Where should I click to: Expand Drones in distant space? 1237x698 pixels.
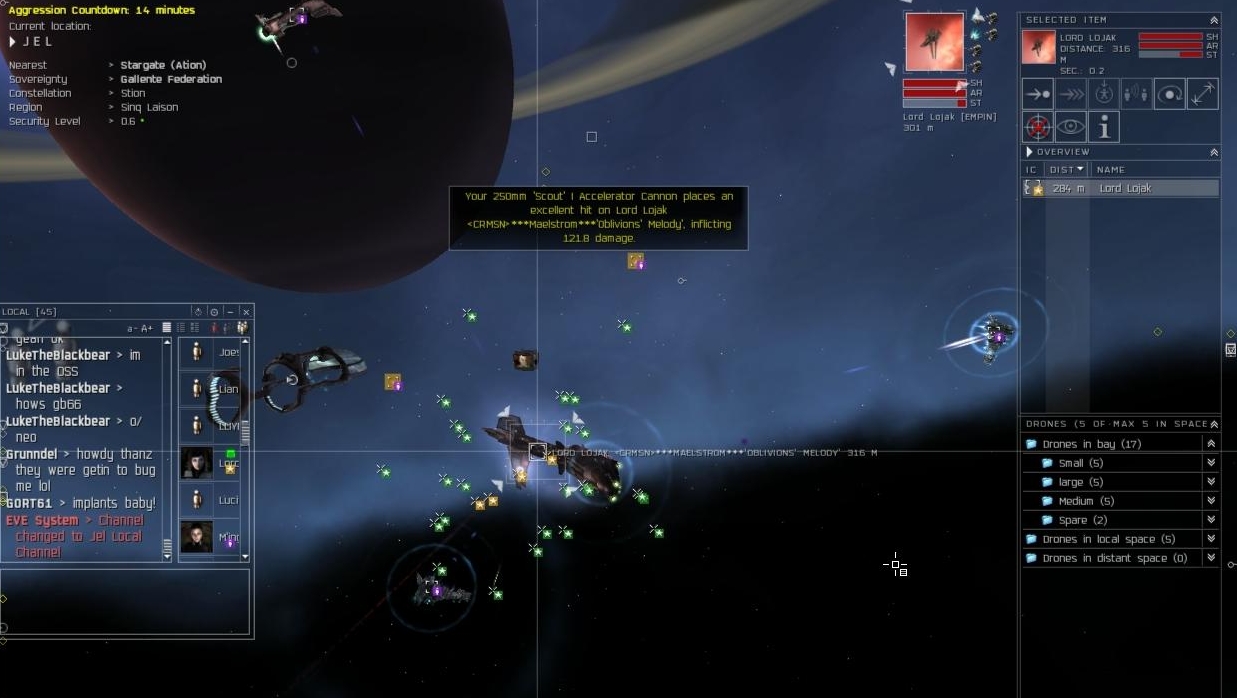coord(1211,558)
